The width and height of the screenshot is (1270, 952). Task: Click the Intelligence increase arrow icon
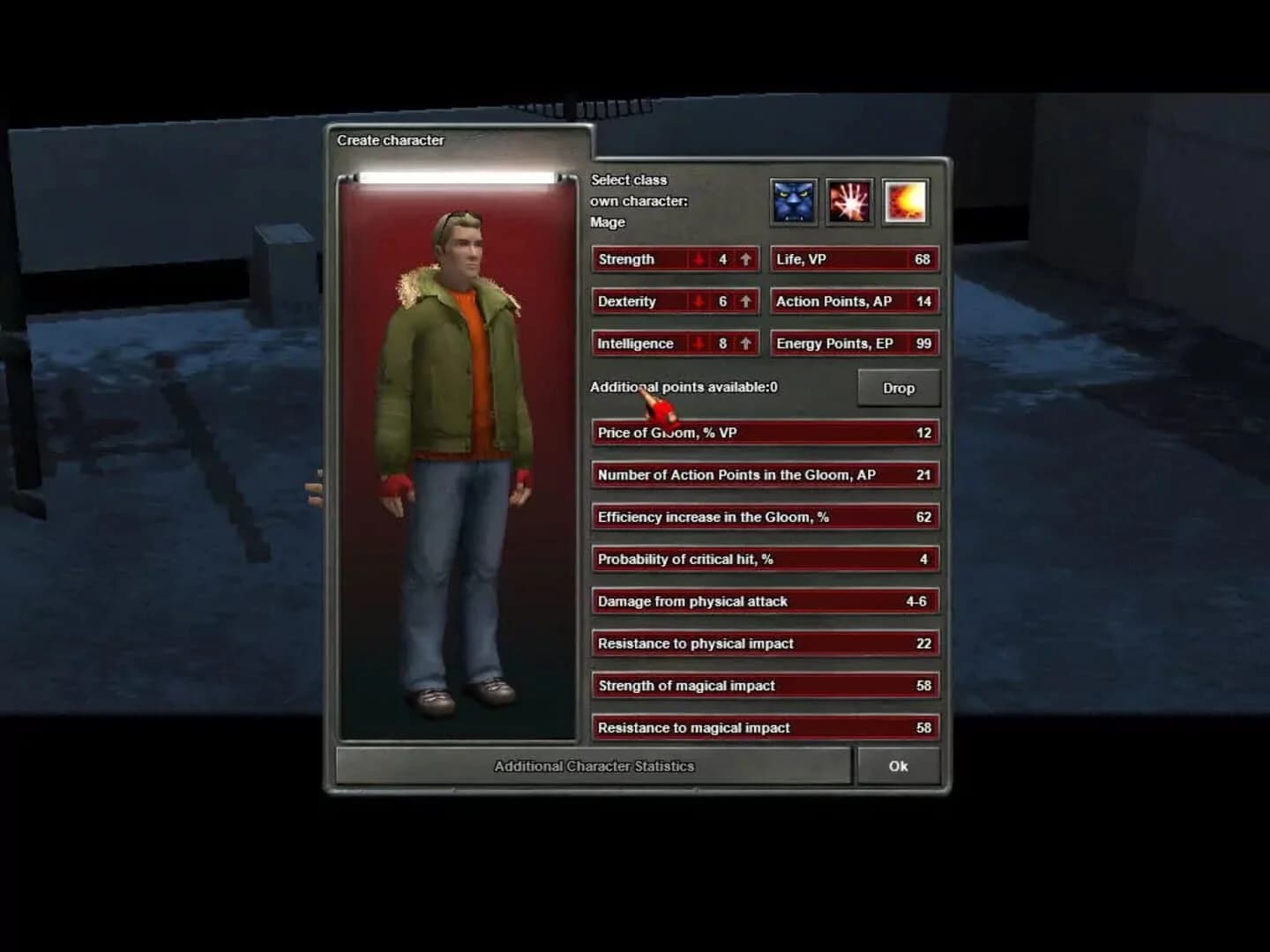click(745, 343)
